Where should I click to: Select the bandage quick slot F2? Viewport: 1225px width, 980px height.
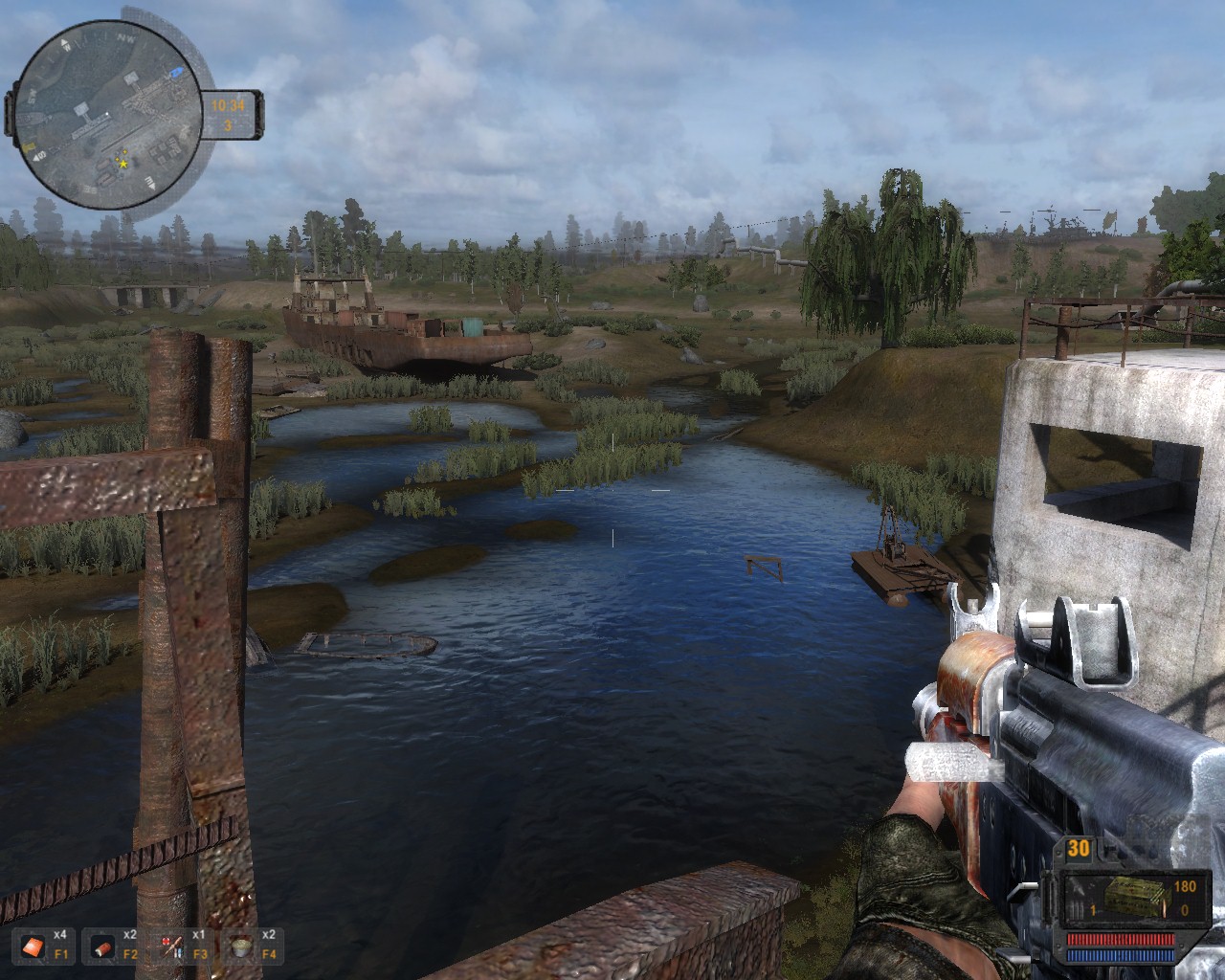[102, 947]
